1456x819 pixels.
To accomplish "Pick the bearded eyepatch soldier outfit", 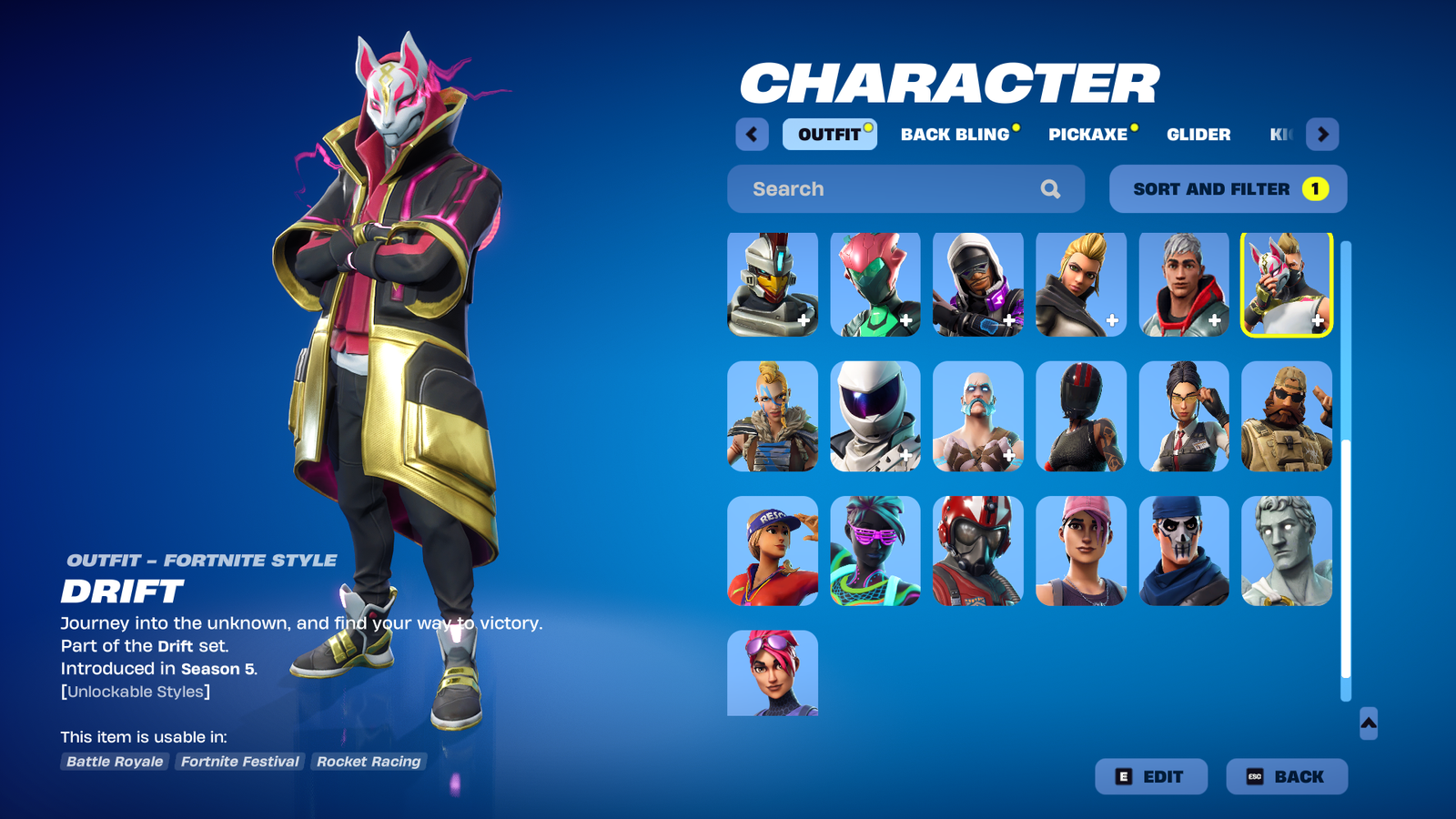I will click(1287, 417).
